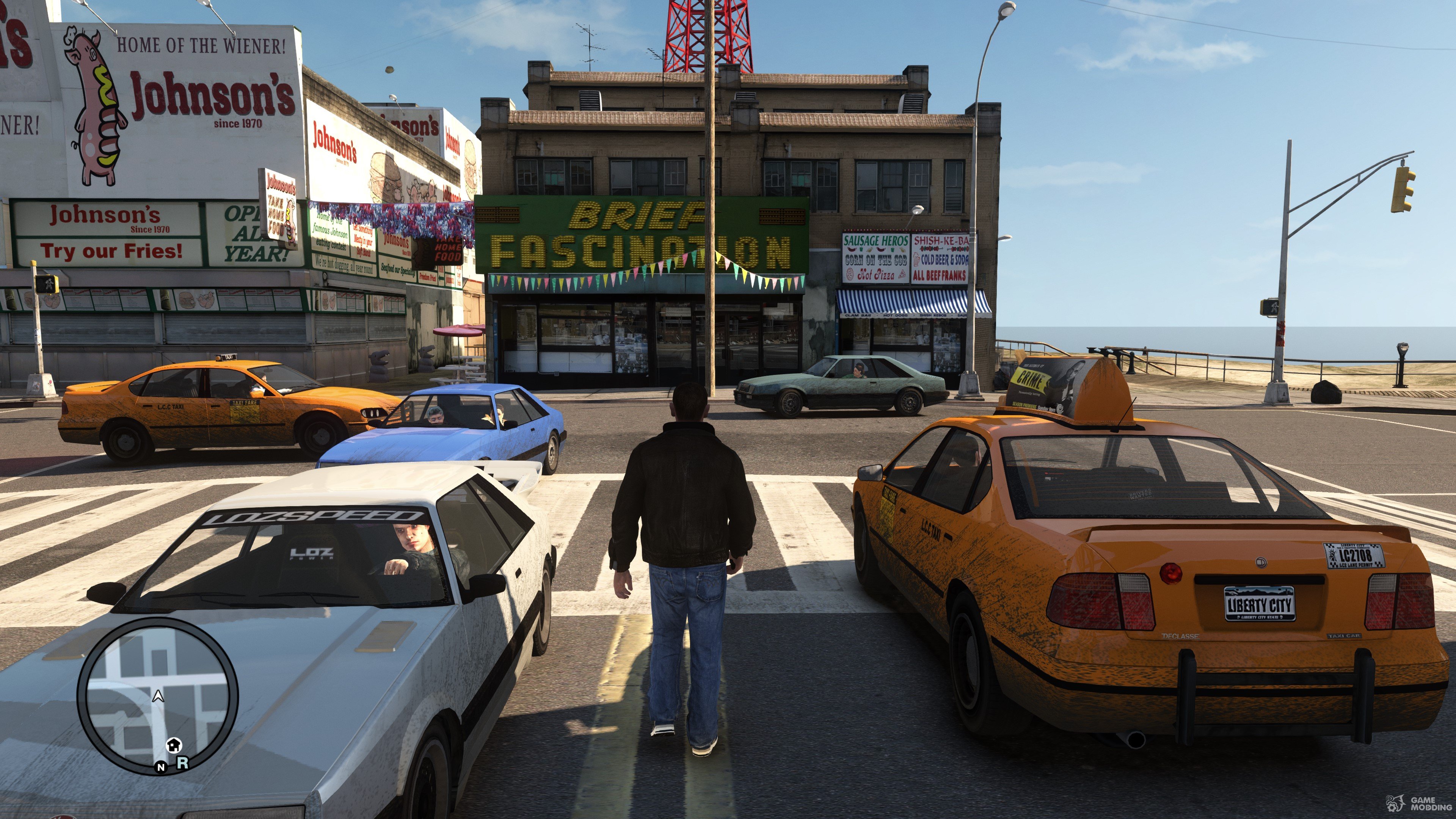The image size is (1456, 819).
Task: Click the R mission blip on the radar
Action: tap(182, 763)
